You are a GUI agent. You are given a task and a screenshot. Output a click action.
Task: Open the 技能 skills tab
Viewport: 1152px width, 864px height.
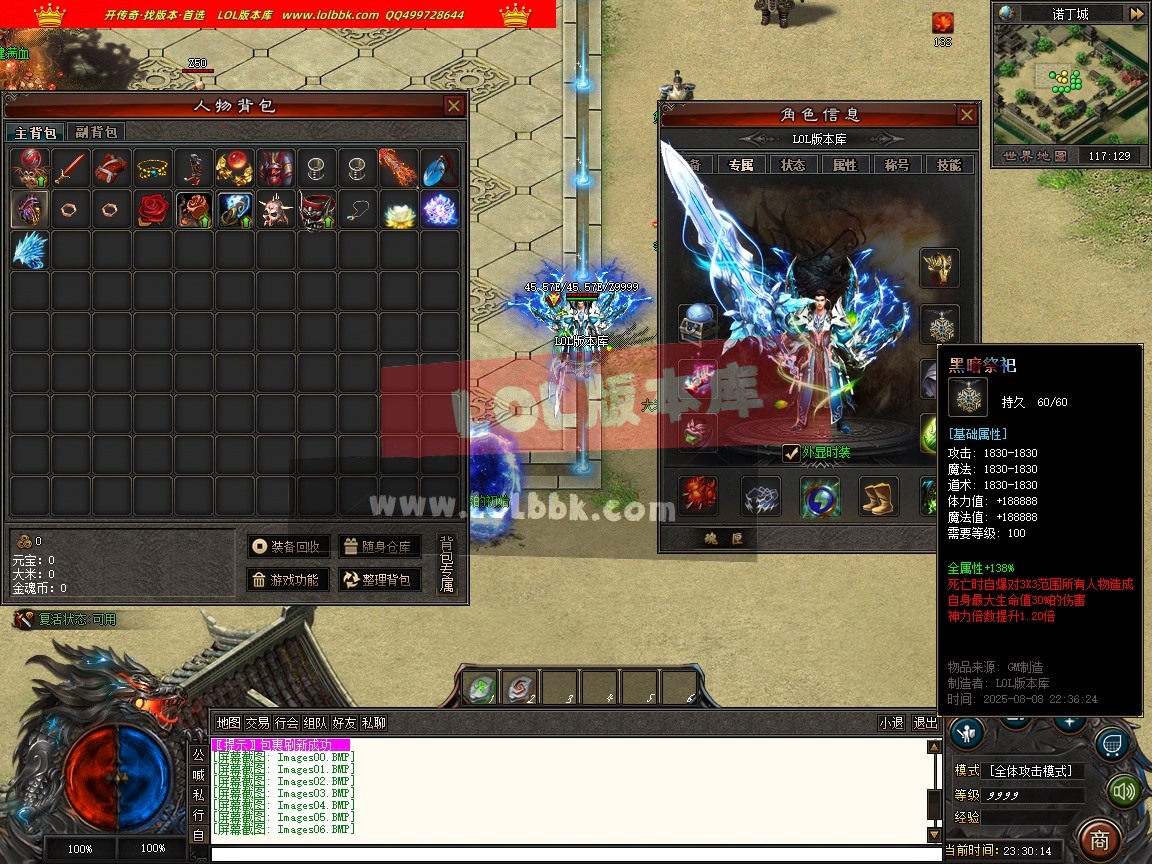point(949,165)
